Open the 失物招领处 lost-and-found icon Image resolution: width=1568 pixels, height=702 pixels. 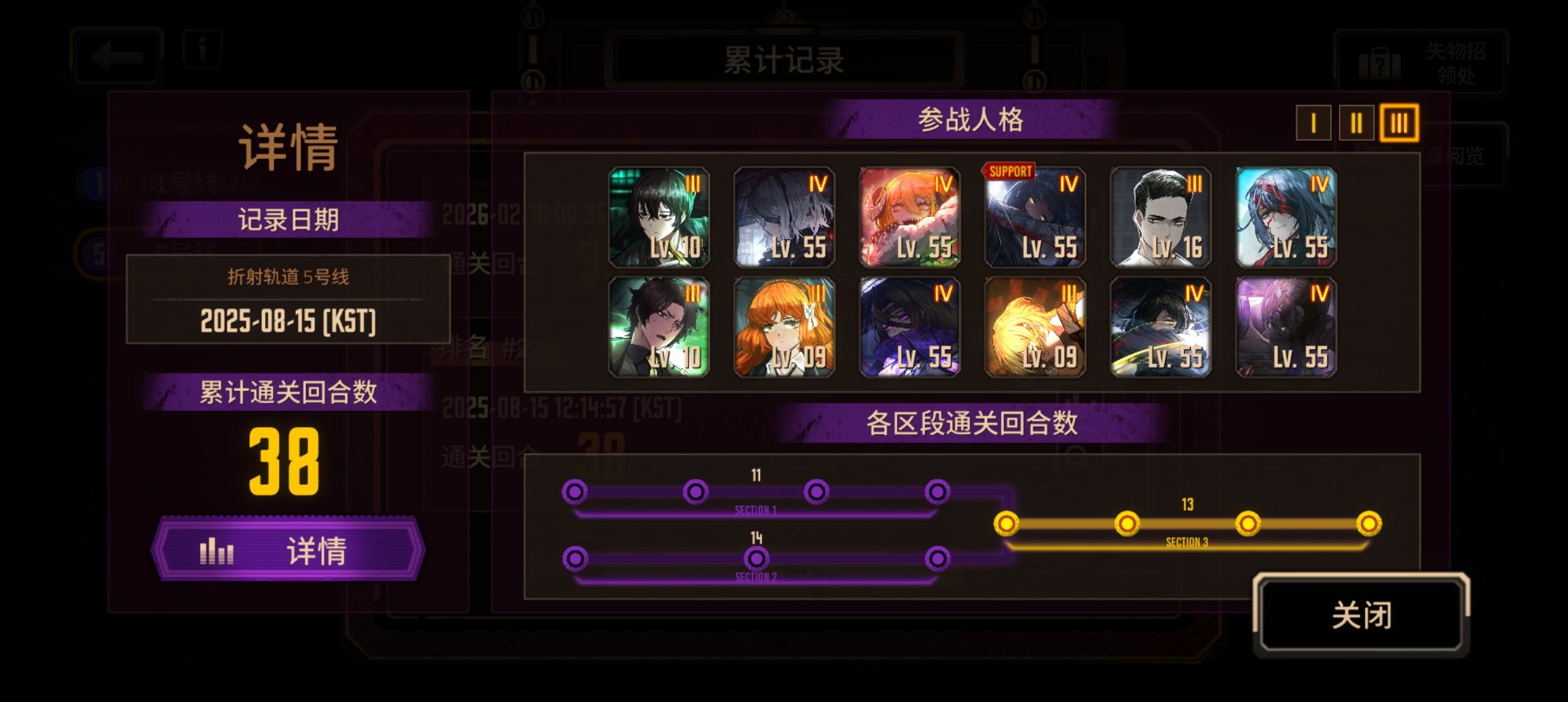(1379, 64)
